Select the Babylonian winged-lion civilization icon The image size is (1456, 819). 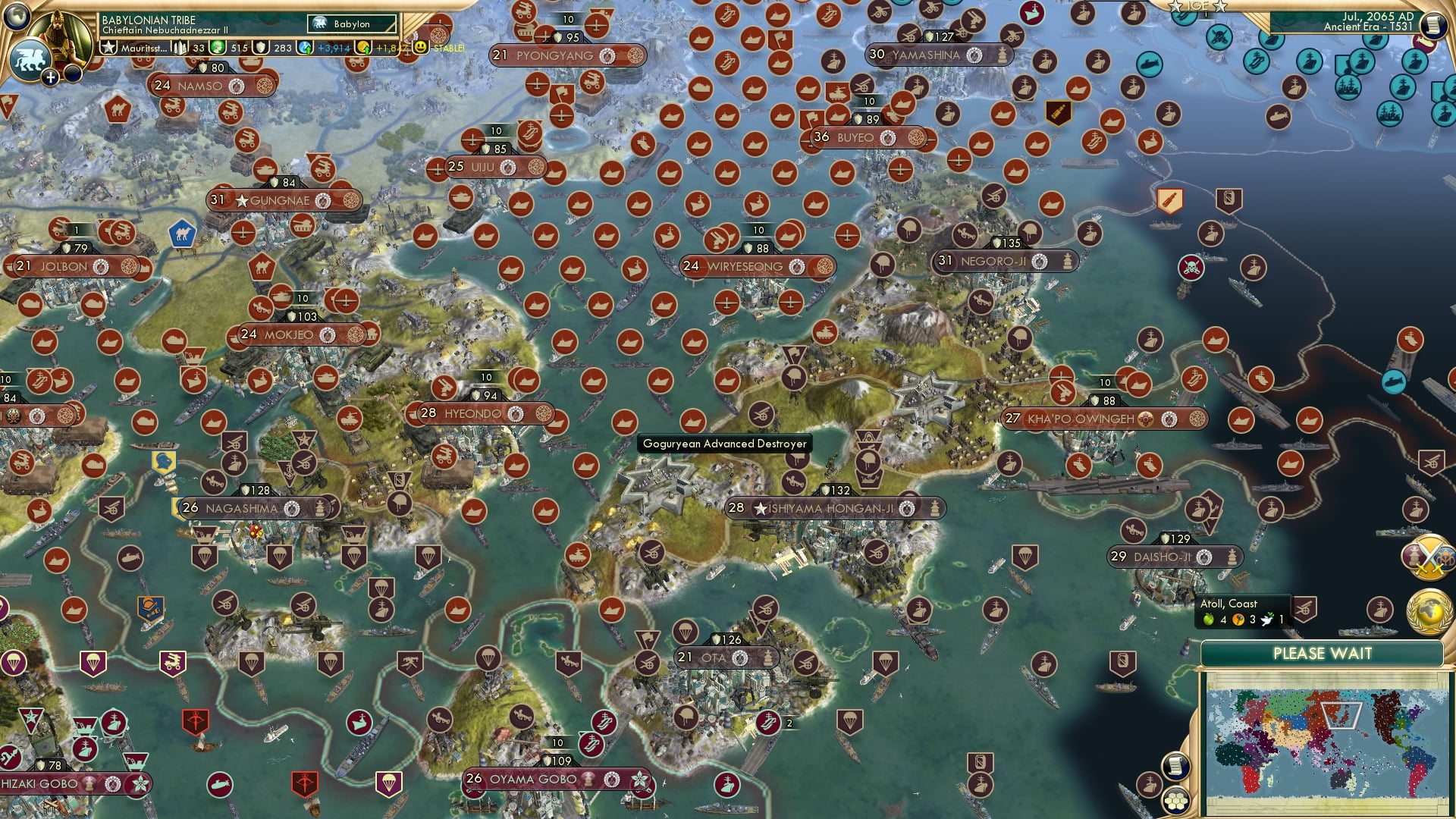[x=29, y=57]
